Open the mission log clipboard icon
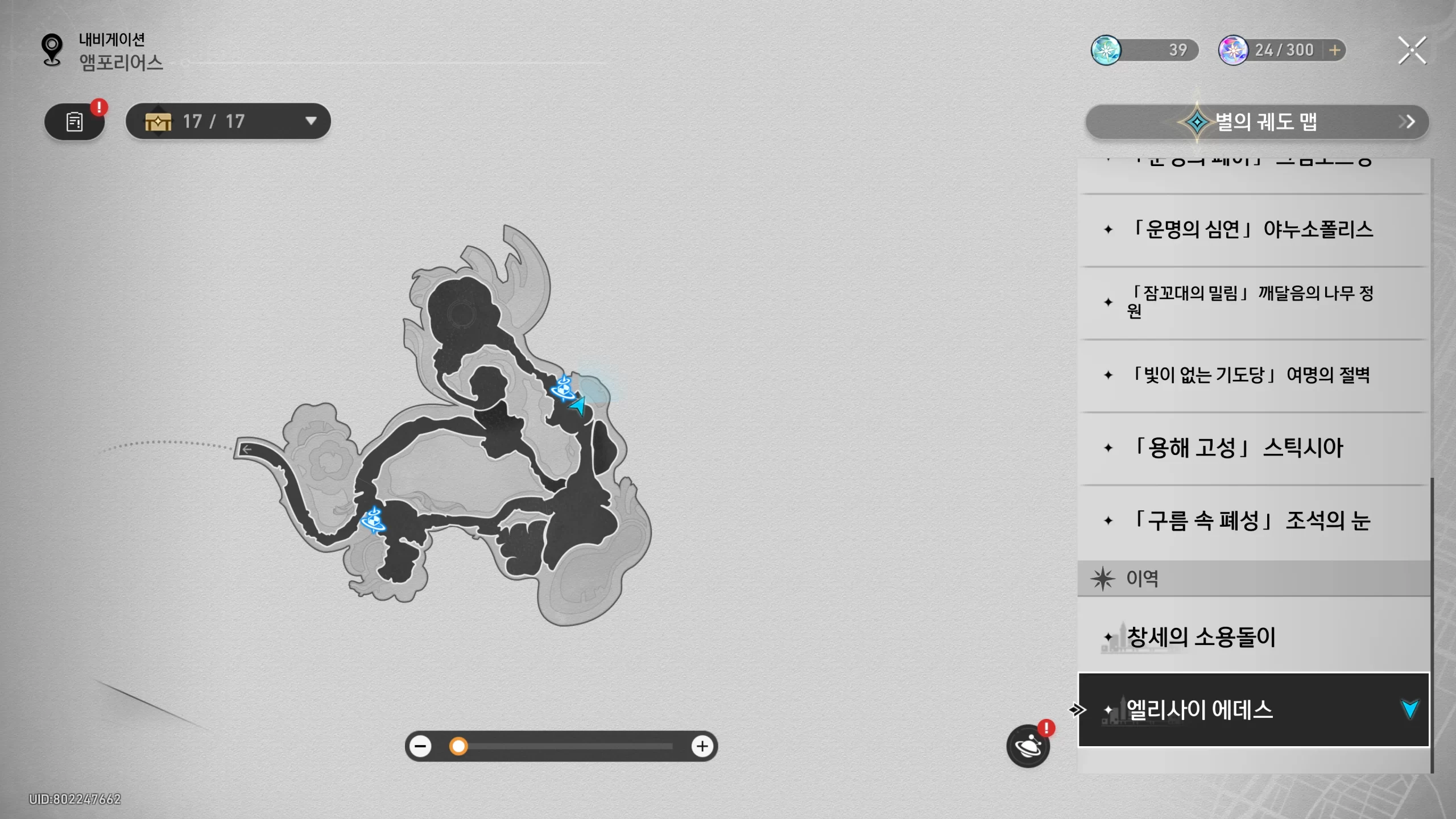Image resolution: width=1456 pixels, height=819 pixels. coord(75,121)
